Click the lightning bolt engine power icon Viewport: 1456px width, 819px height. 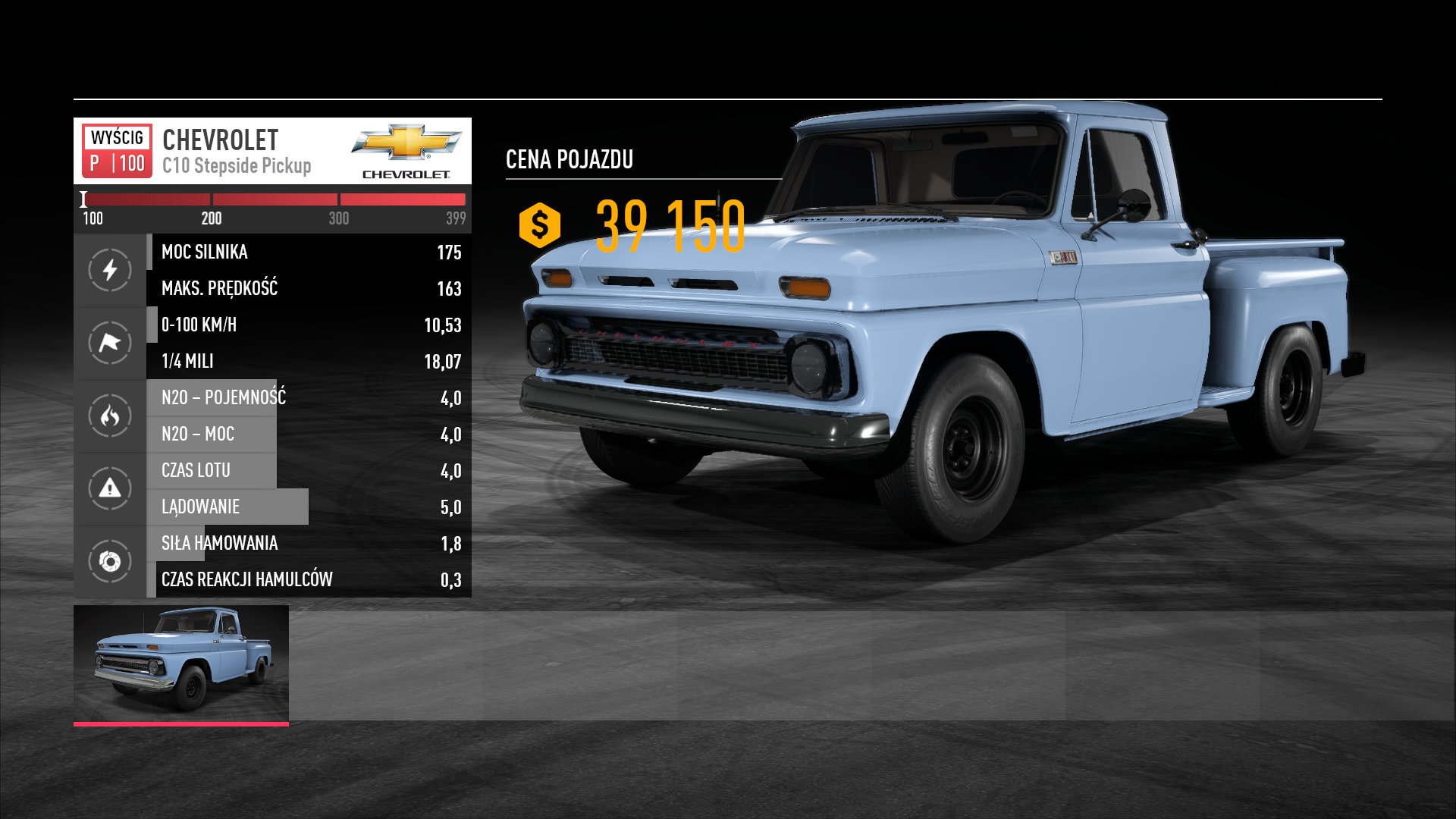point(110,270)
